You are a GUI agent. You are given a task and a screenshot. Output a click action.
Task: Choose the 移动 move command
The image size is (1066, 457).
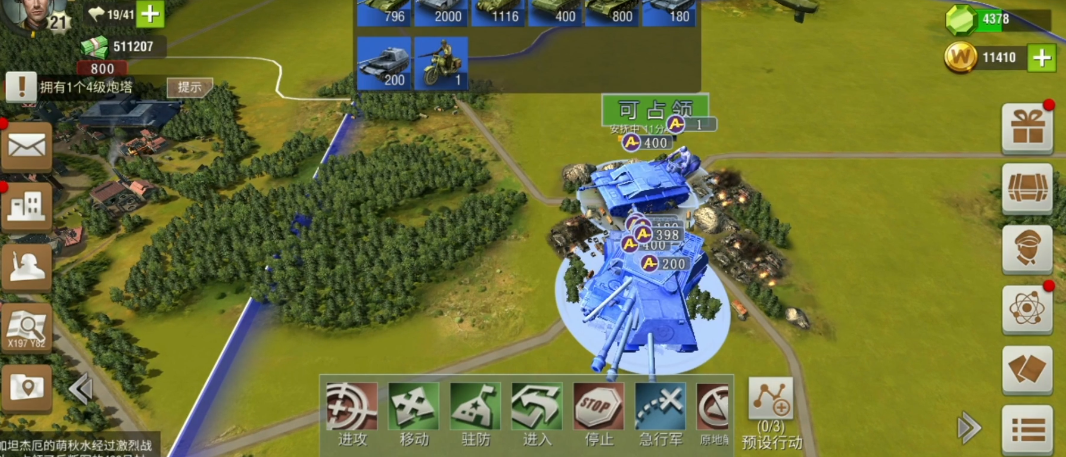[x=414, y=413]
